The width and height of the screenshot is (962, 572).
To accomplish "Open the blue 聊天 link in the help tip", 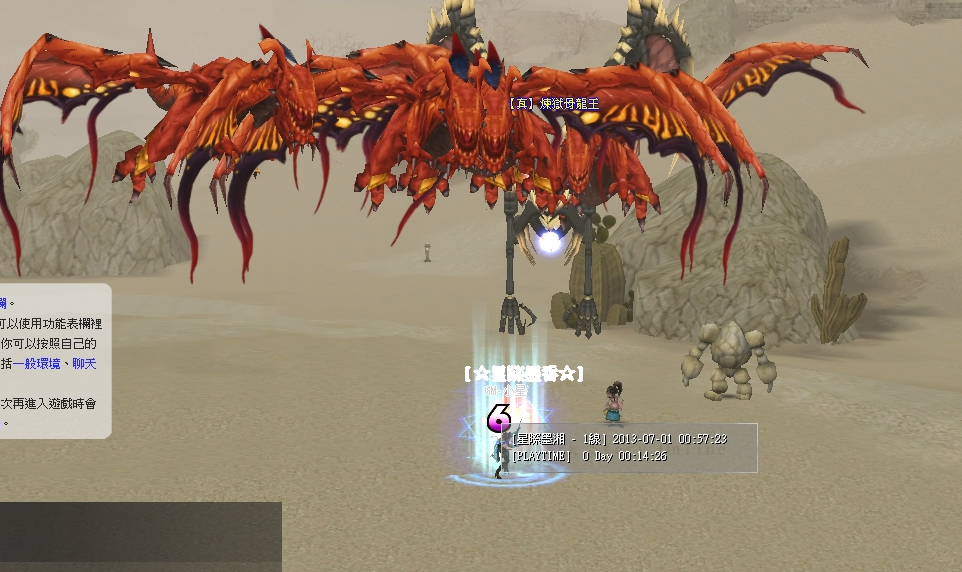I will tap(84, 364).
